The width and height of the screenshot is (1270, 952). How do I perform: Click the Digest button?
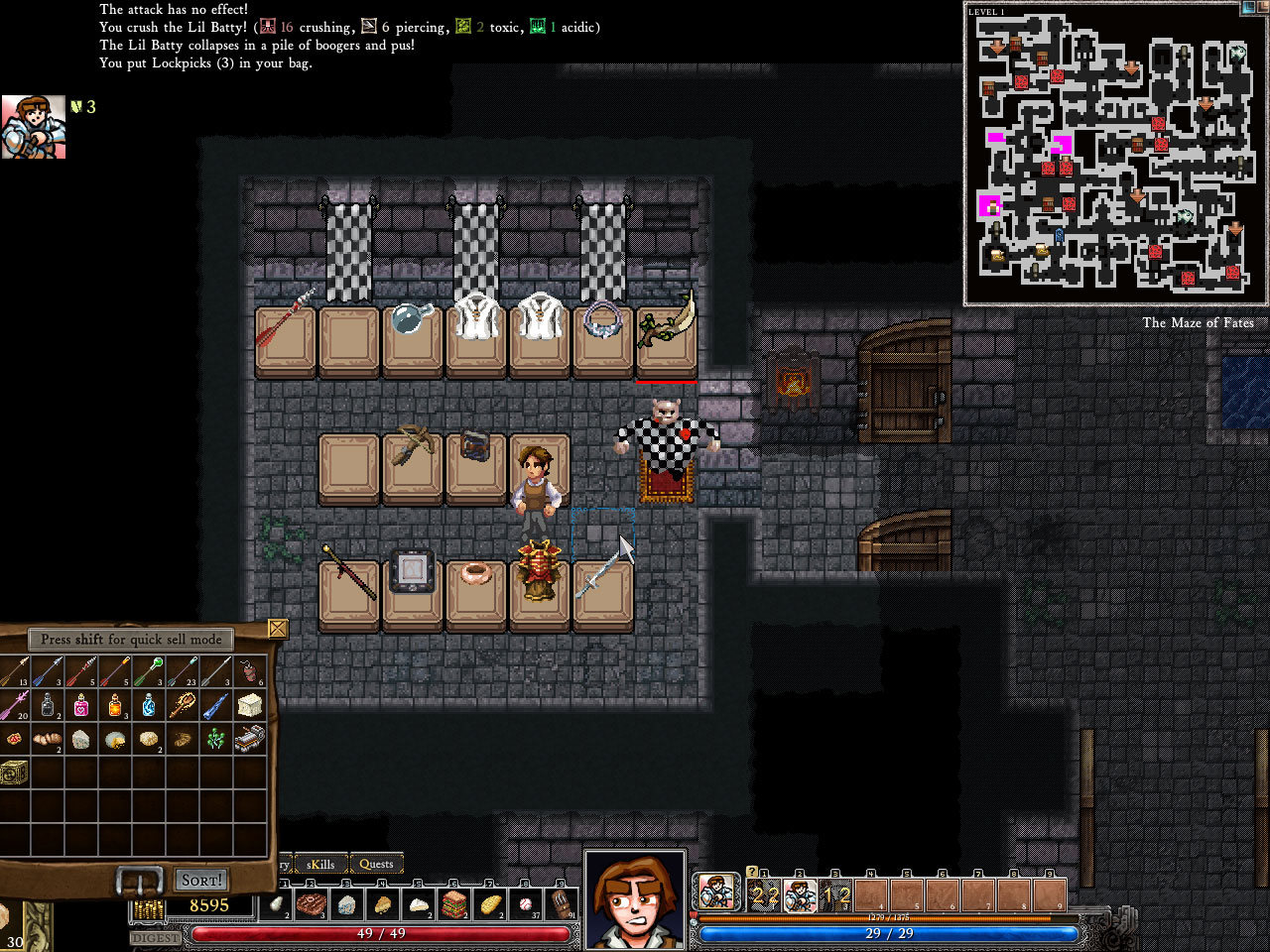pos(155,937)
